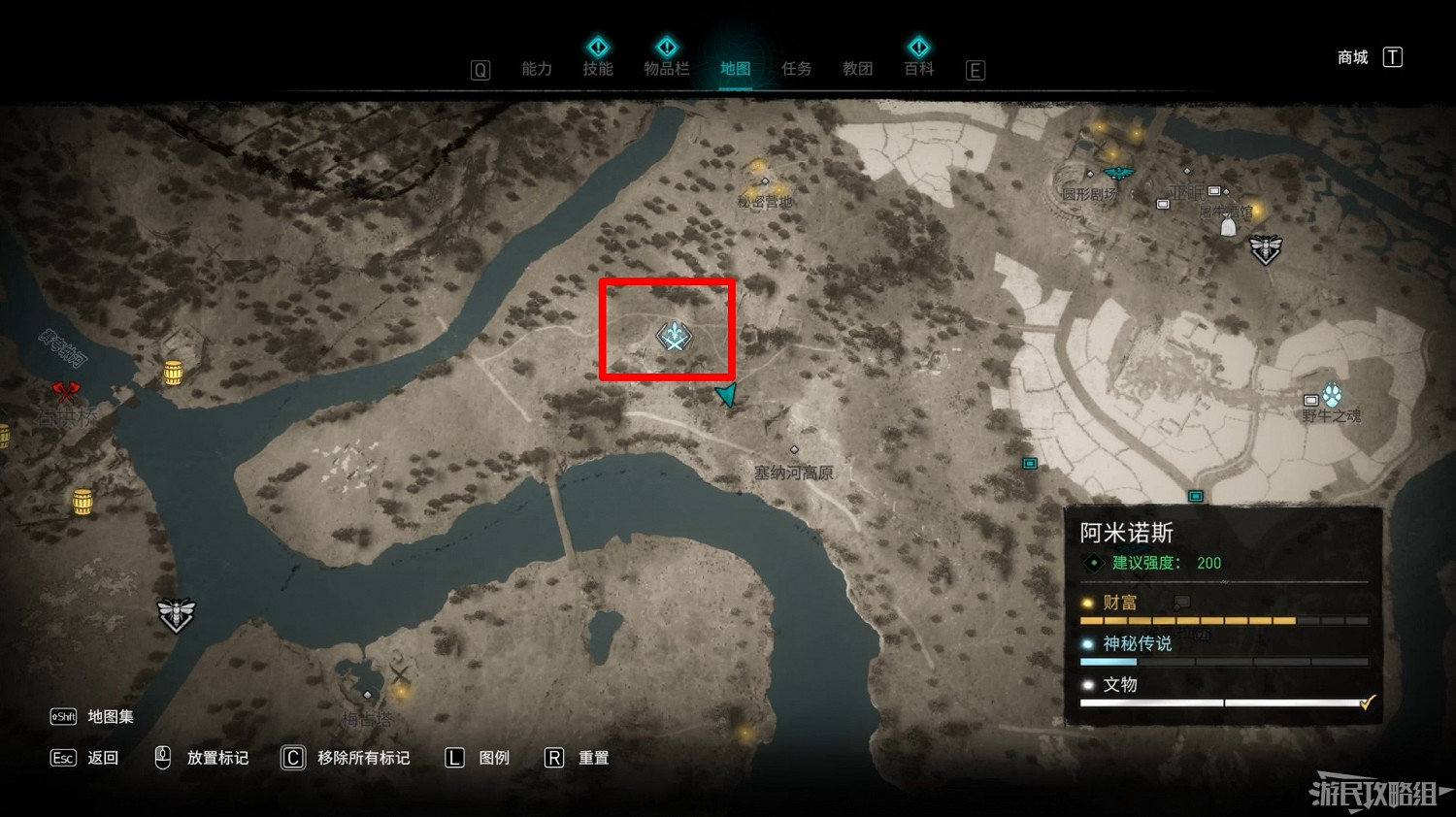Select the barrel wealth icon beside the river fork

pos(175,372)
